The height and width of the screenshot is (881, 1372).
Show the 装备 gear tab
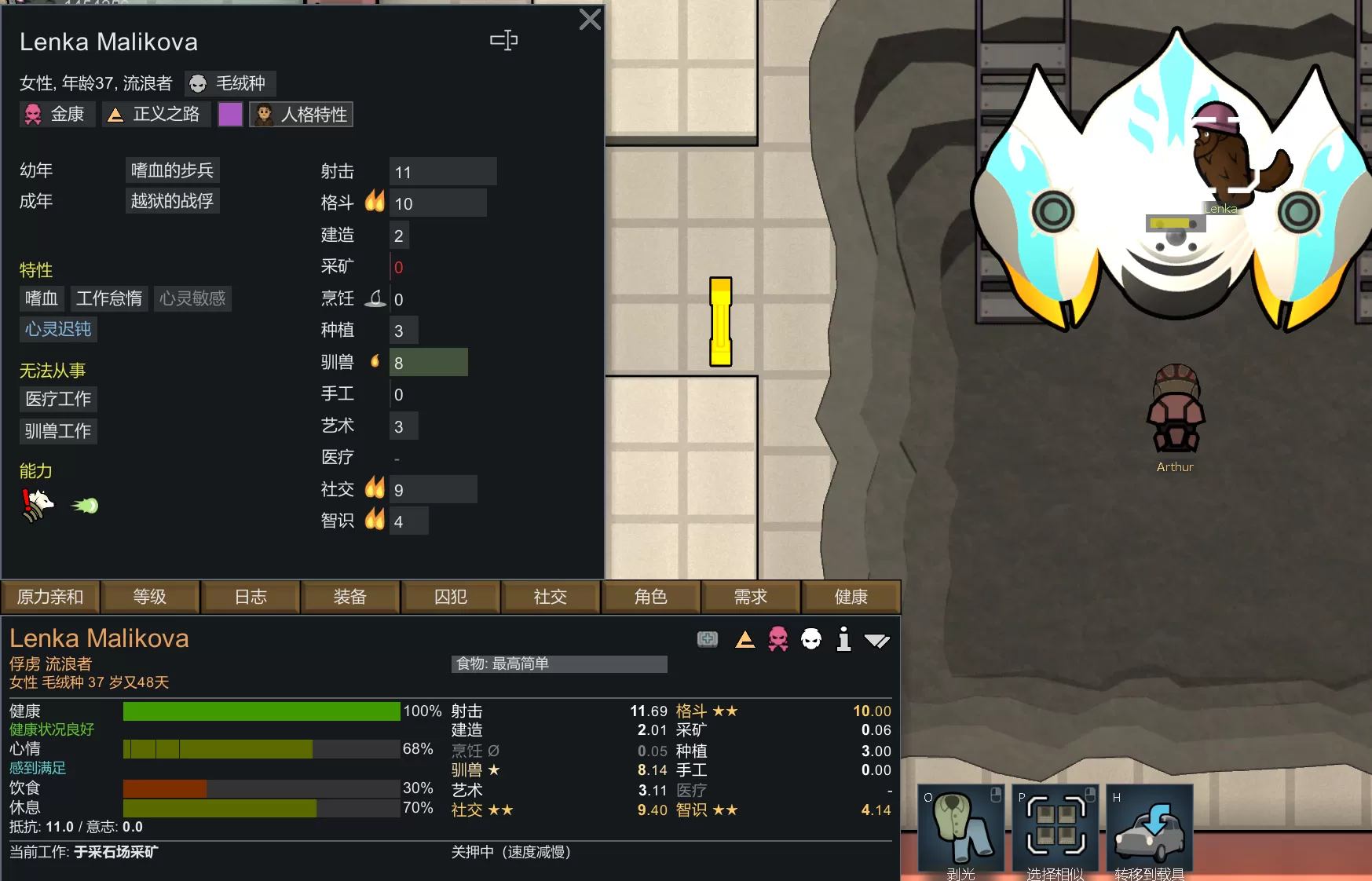tap(350, 597)
